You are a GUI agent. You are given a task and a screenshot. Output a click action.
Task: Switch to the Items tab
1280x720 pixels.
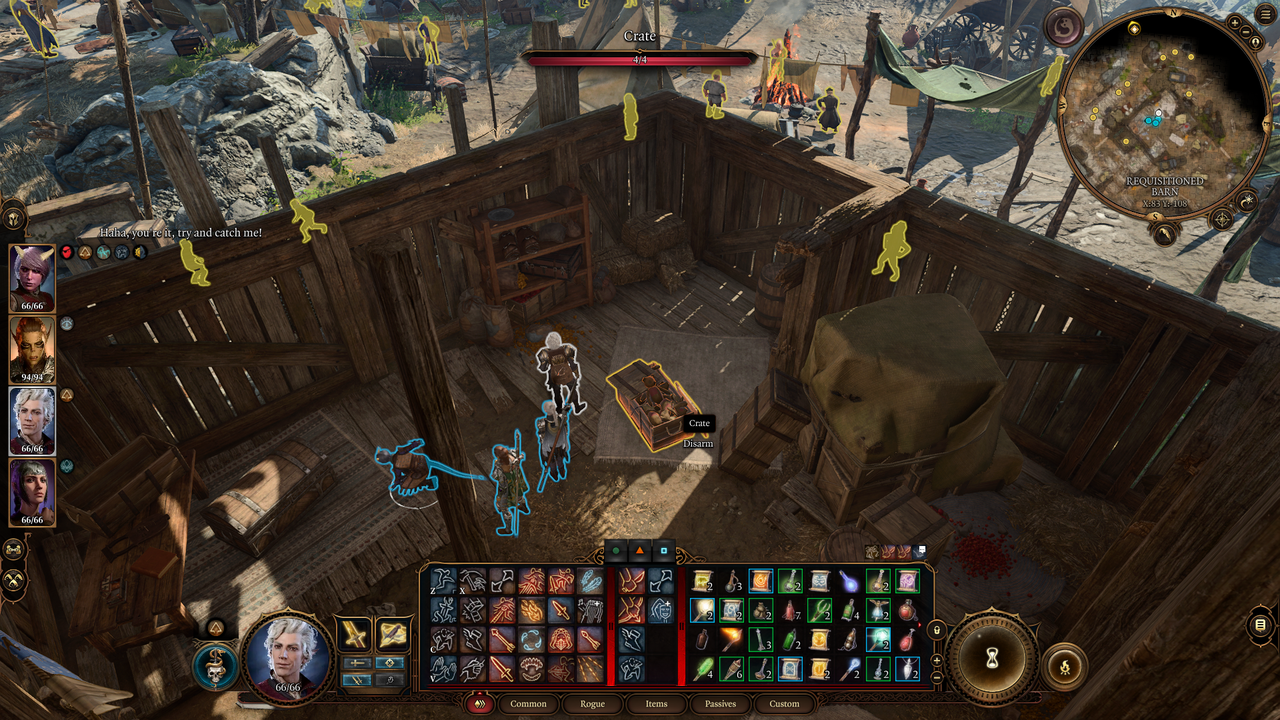(x=656, y=704)
